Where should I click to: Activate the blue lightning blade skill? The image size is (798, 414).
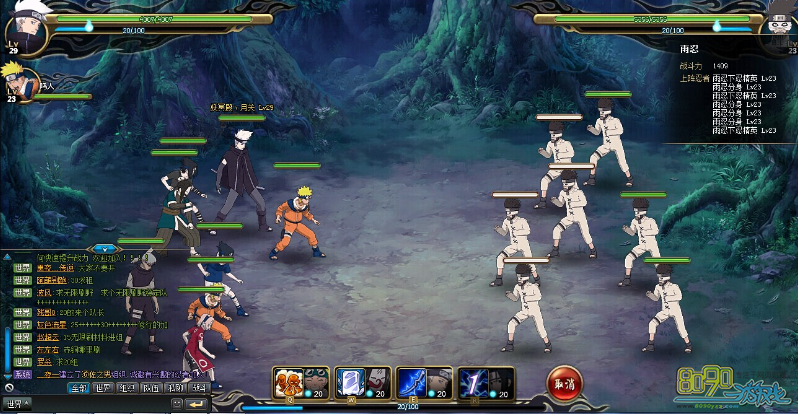412,380
